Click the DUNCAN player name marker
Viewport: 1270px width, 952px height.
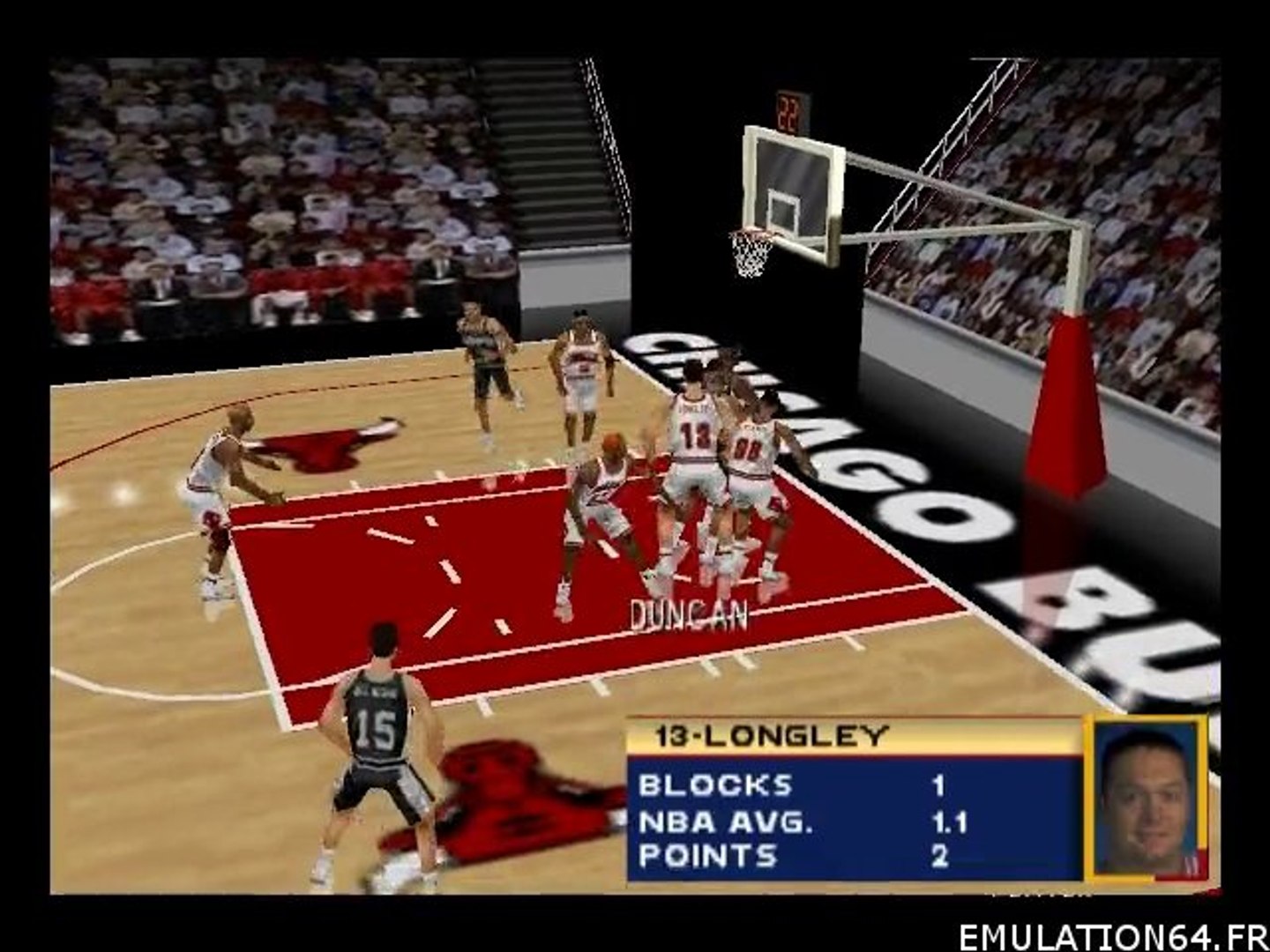click(x=689, y=616)
